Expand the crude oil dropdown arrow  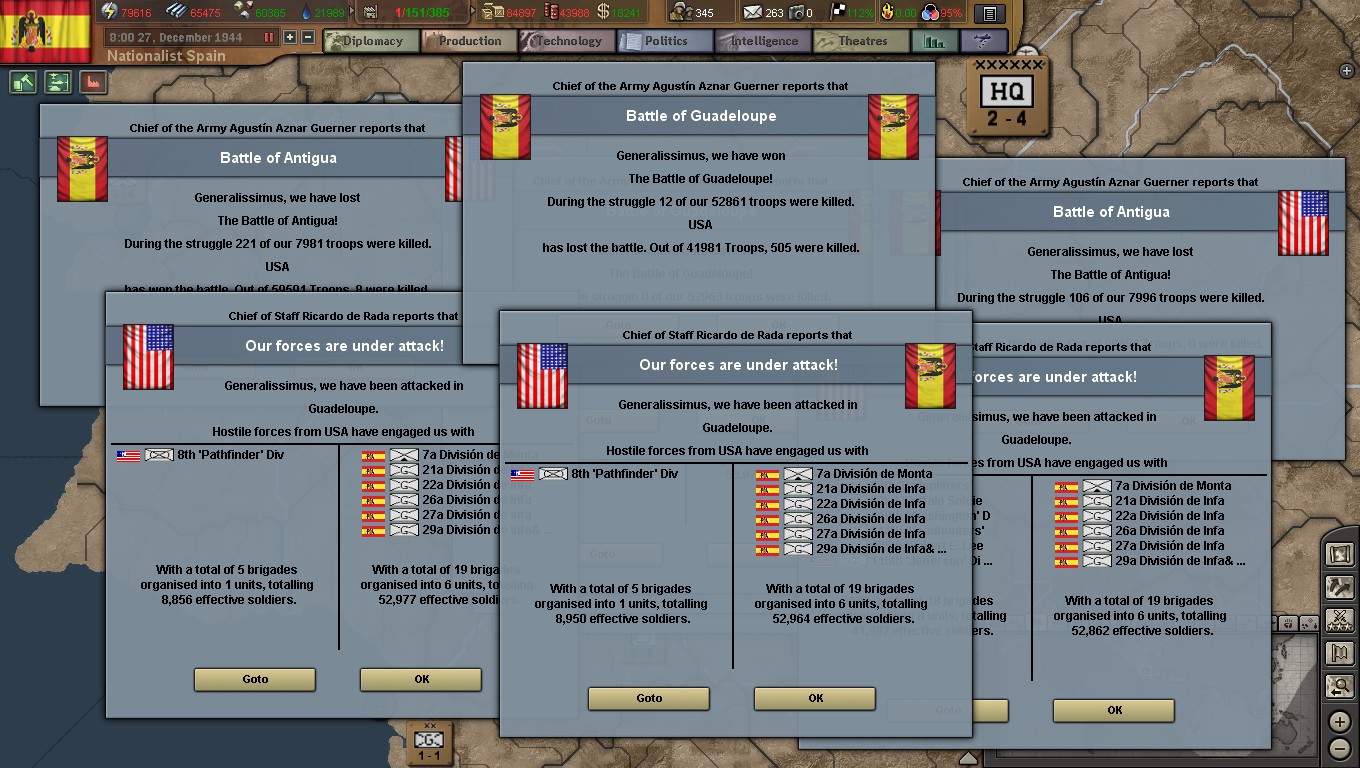point(350,11)
